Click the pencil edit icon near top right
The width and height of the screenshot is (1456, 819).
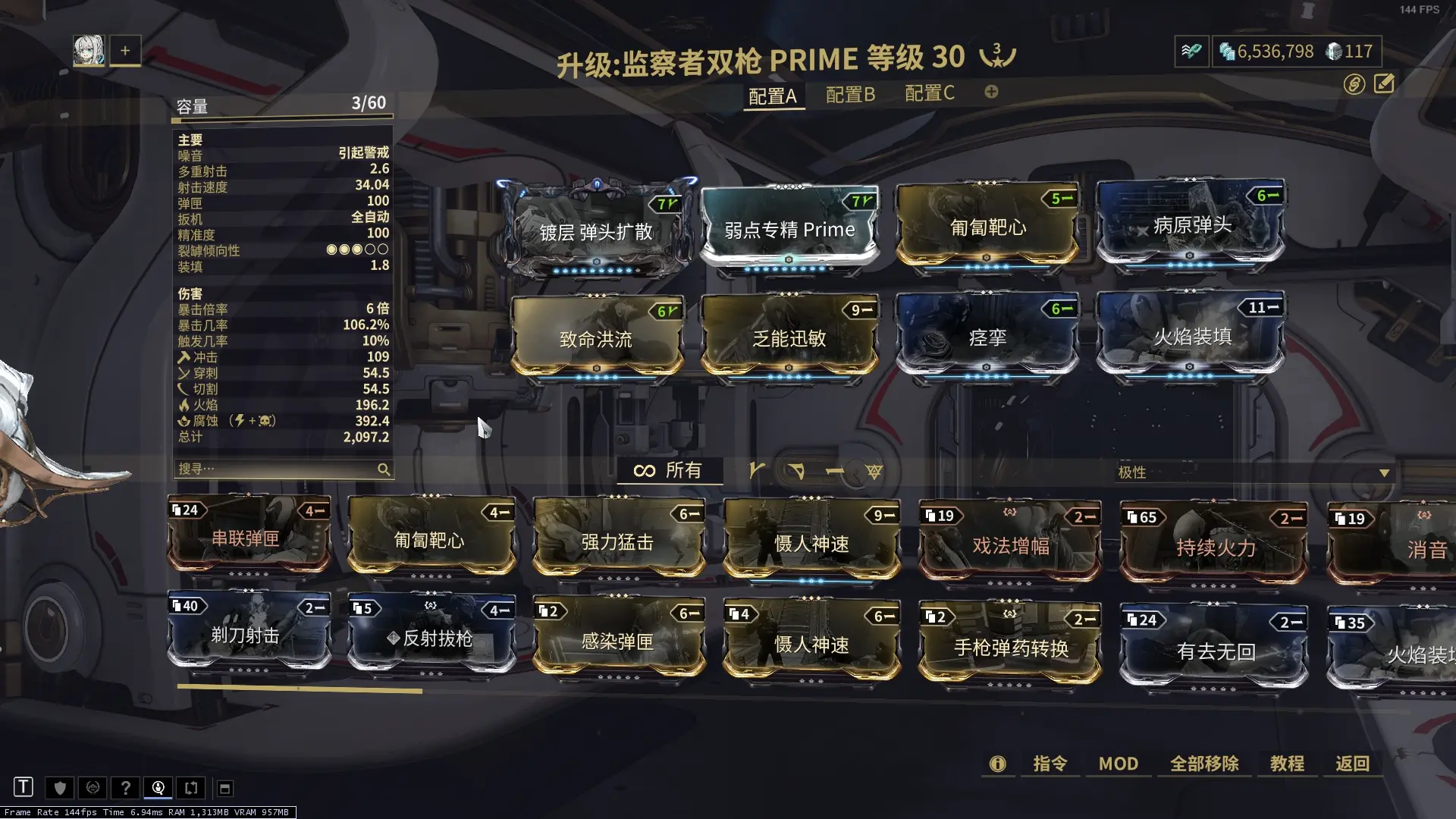pyautogui.click(x=1385, y=83)
